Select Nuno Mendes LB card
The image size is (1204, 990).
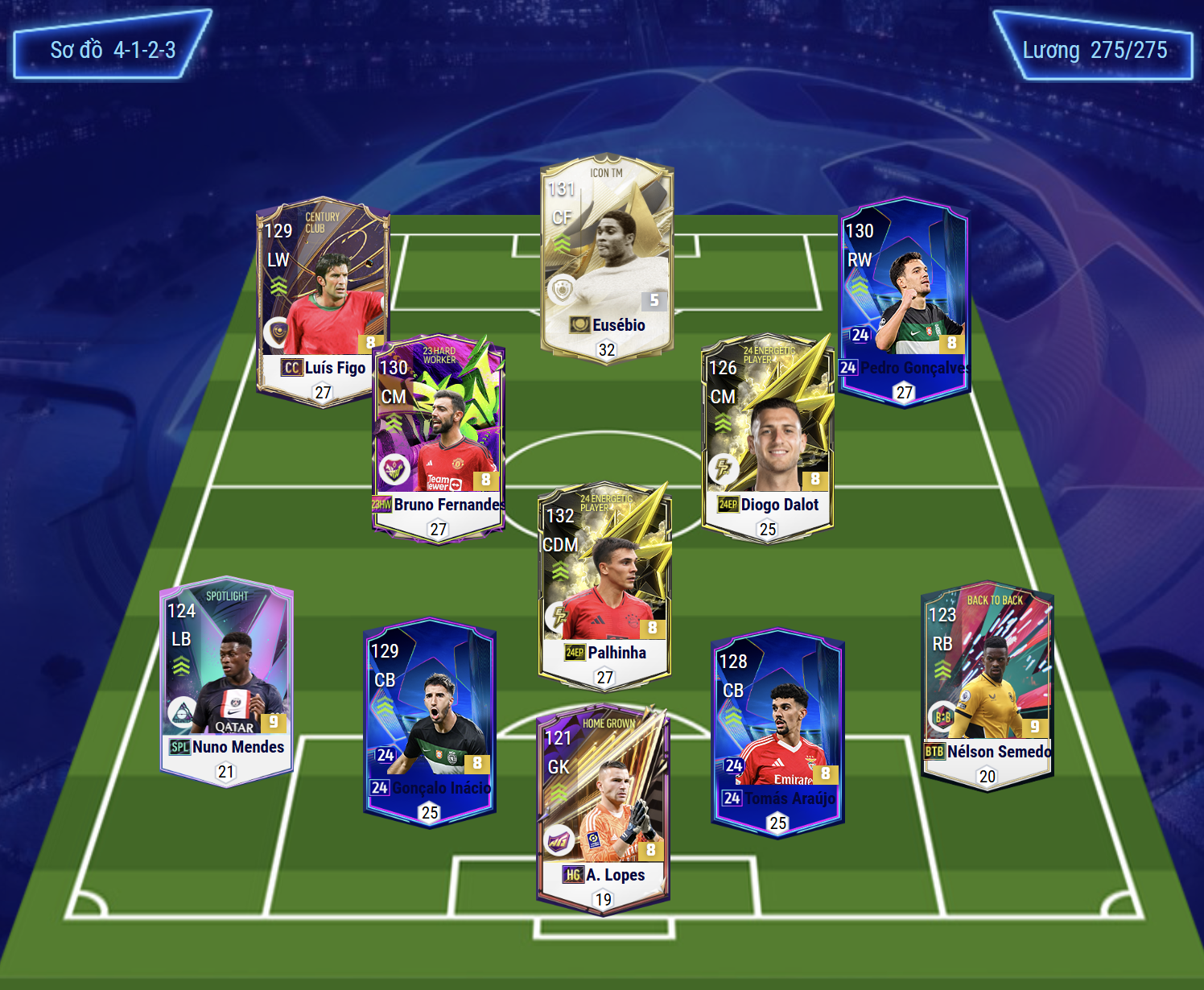226,681
